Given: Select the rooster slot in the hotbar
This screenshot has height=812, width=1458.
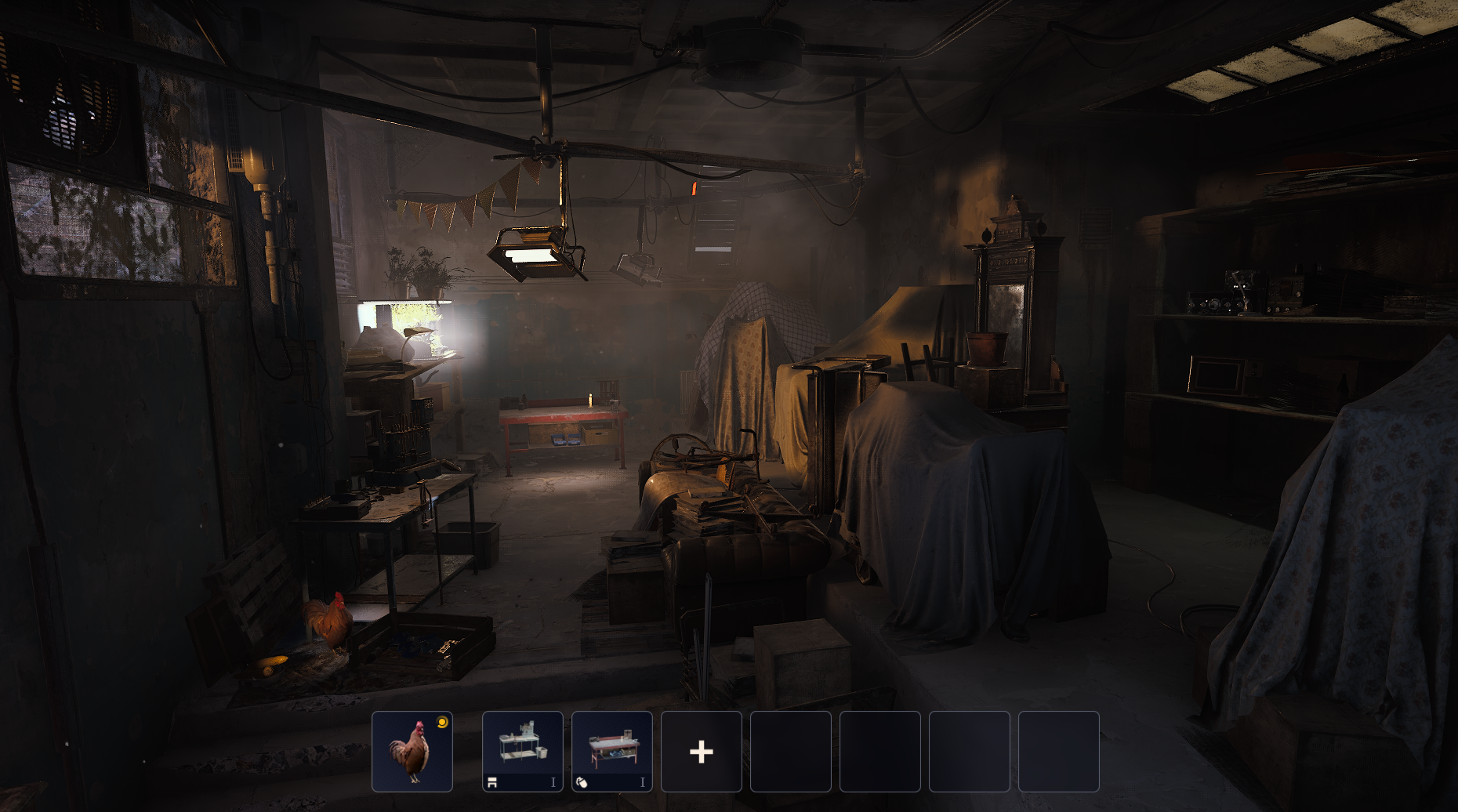Looking at the screenshot, I should pos(412,751).
